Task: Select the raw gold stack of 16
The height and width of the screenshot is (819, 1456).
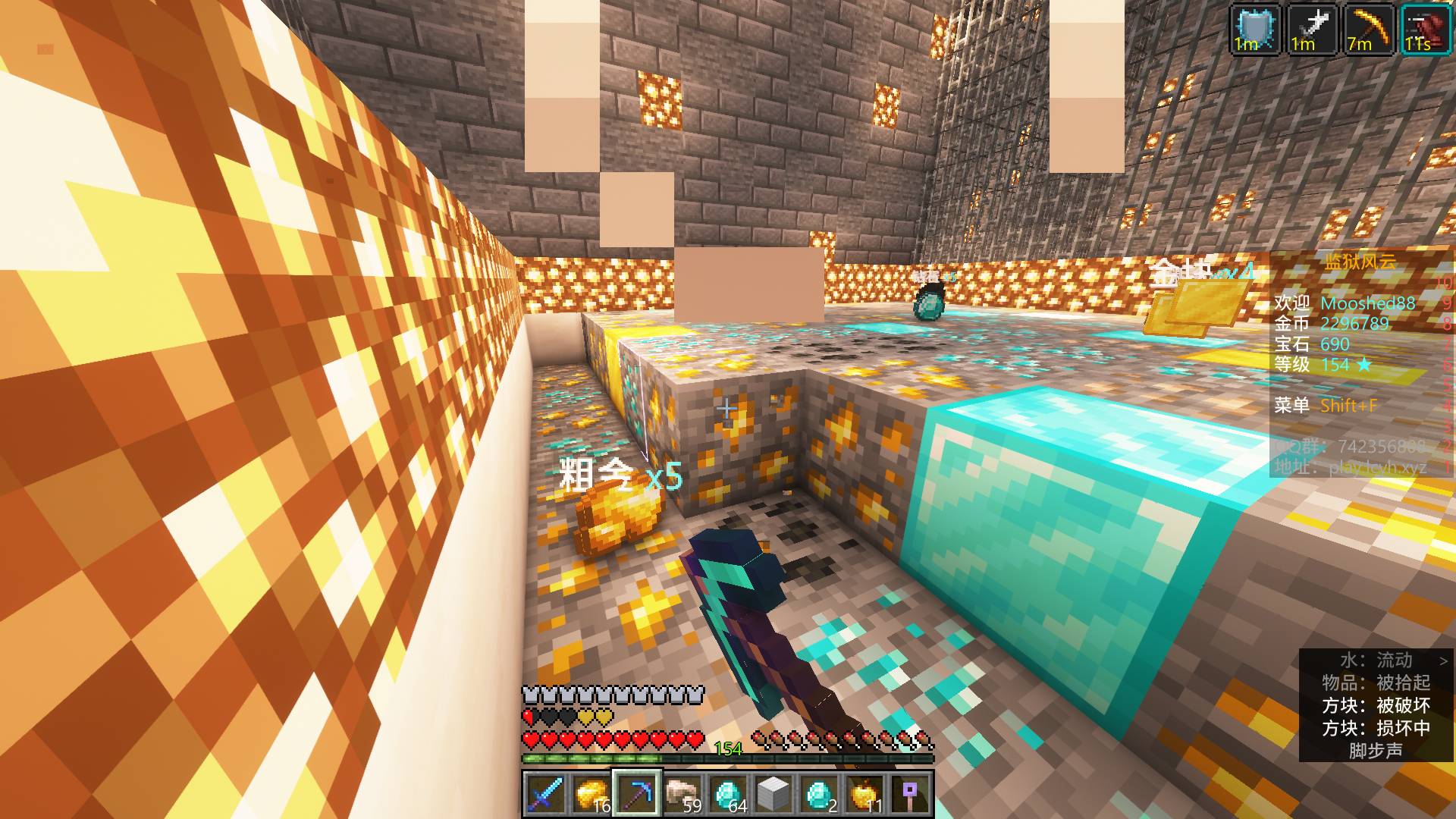Action: (x=591, y=794)
